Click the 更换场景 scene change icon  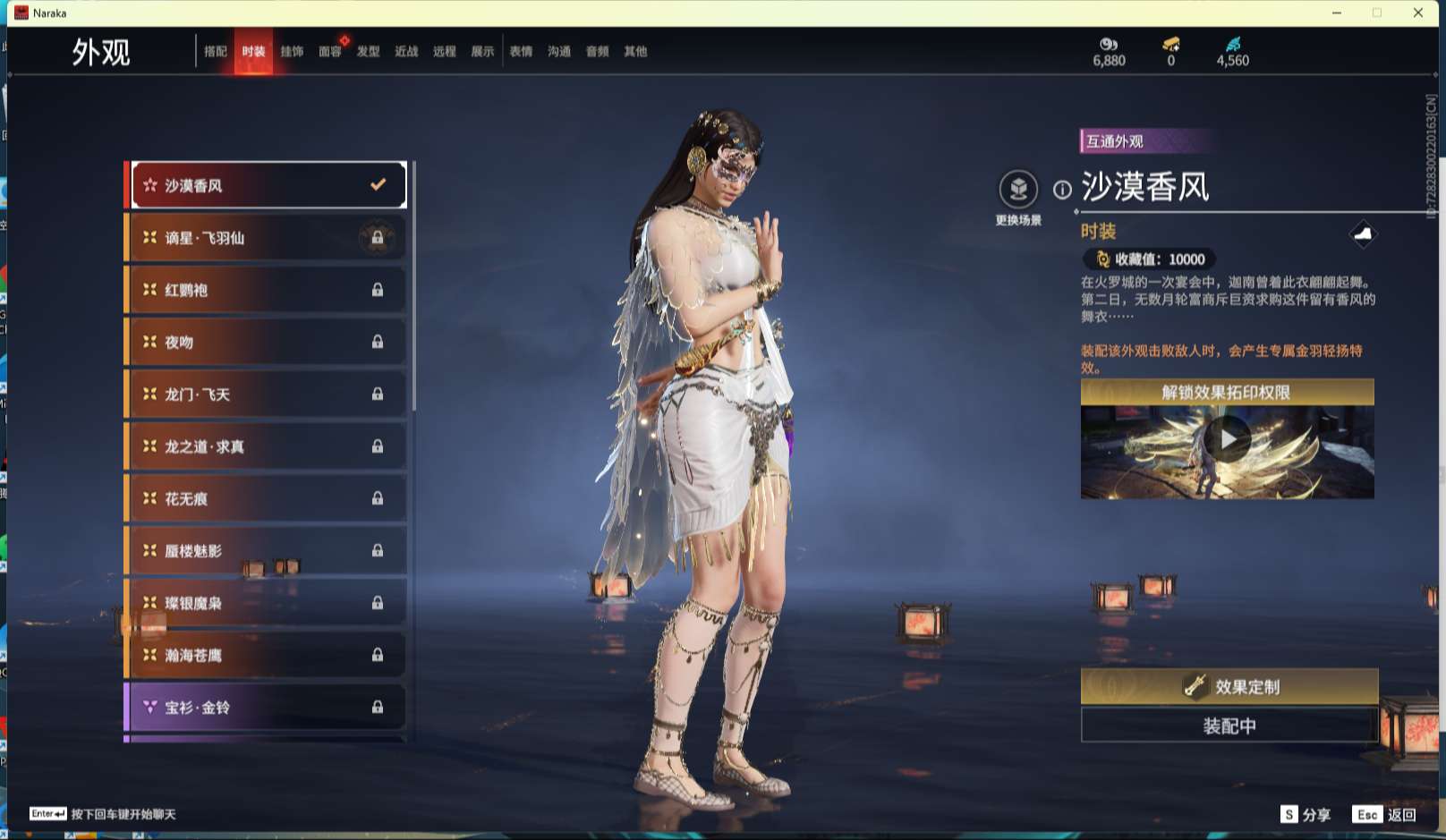click(x=1018, y=190)
